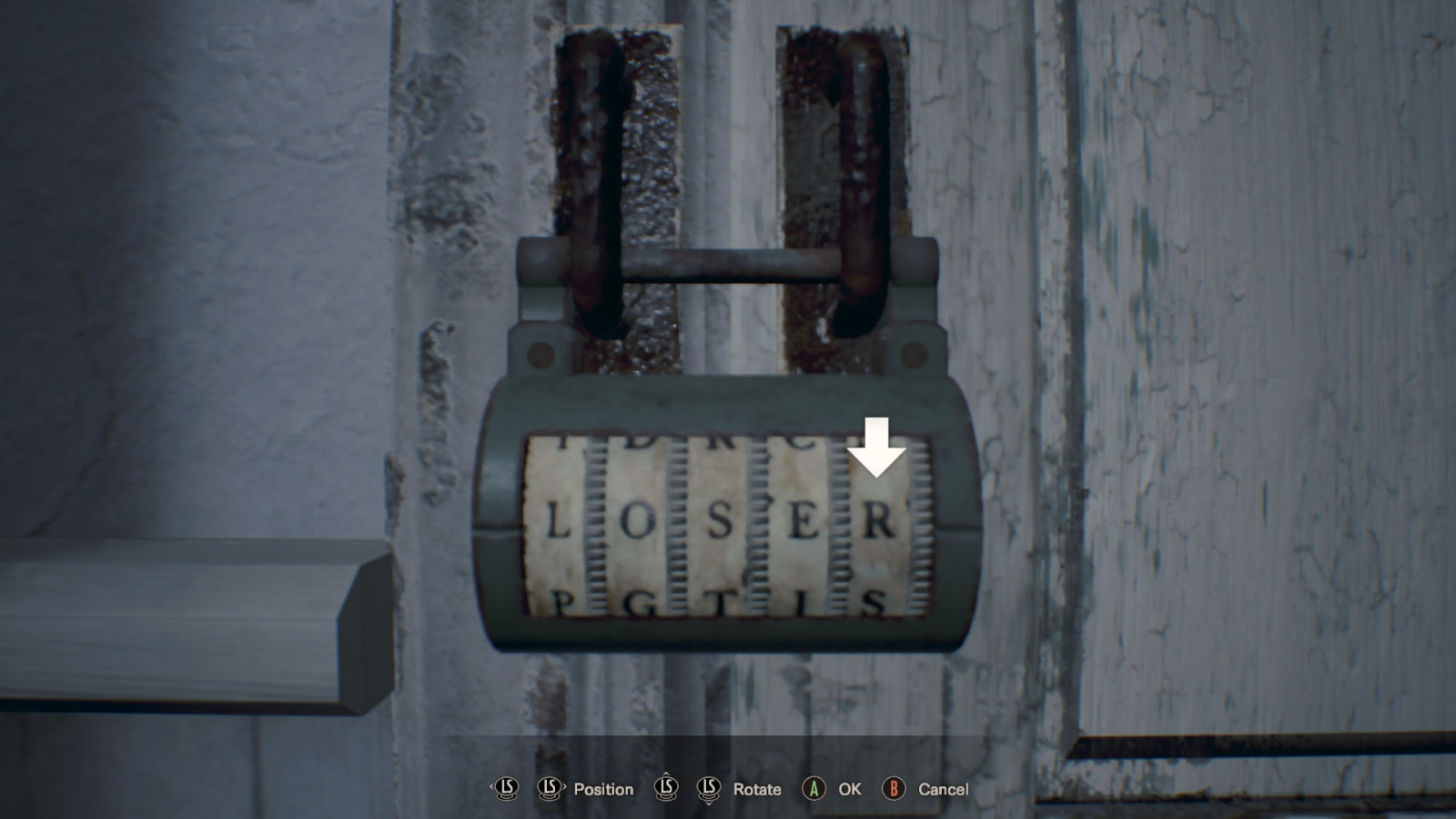Select the dial showing letter E
The image size is (1456, 819).
[x=803, y=522]
